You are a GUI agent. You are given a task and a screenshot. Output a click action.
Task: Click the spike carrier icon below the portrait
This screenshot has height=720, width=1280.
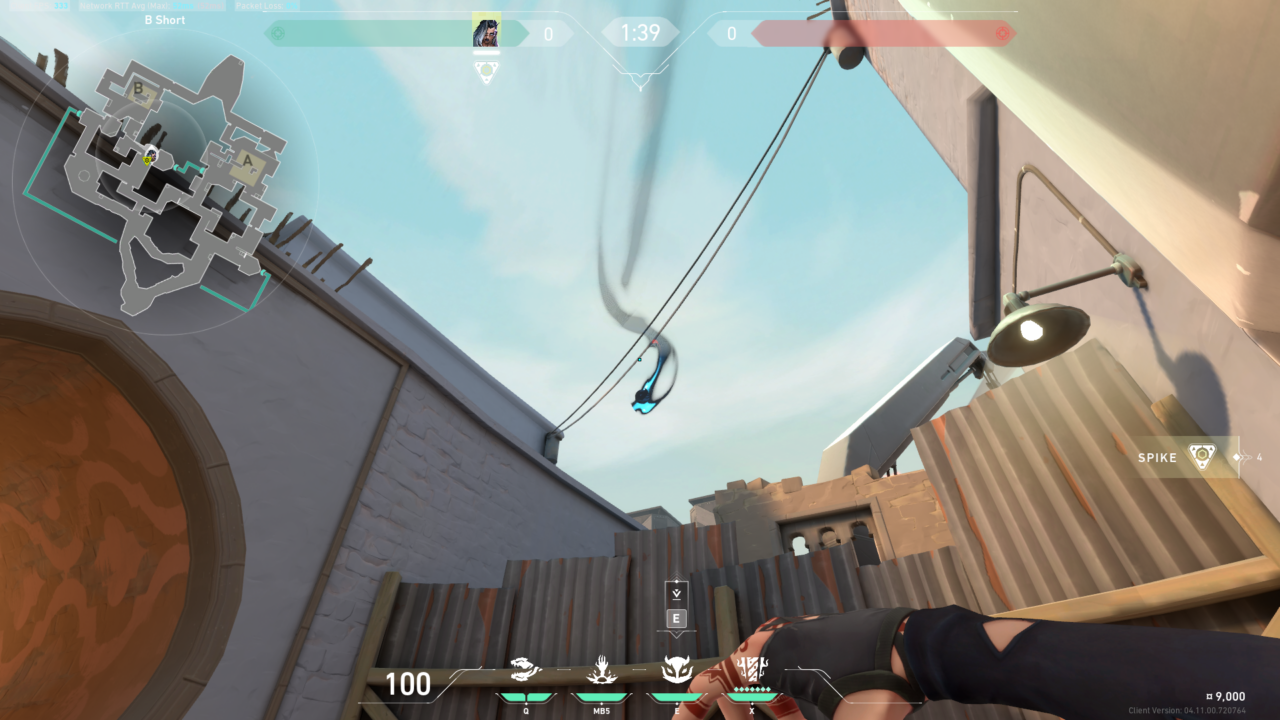(x=487, y=72)
